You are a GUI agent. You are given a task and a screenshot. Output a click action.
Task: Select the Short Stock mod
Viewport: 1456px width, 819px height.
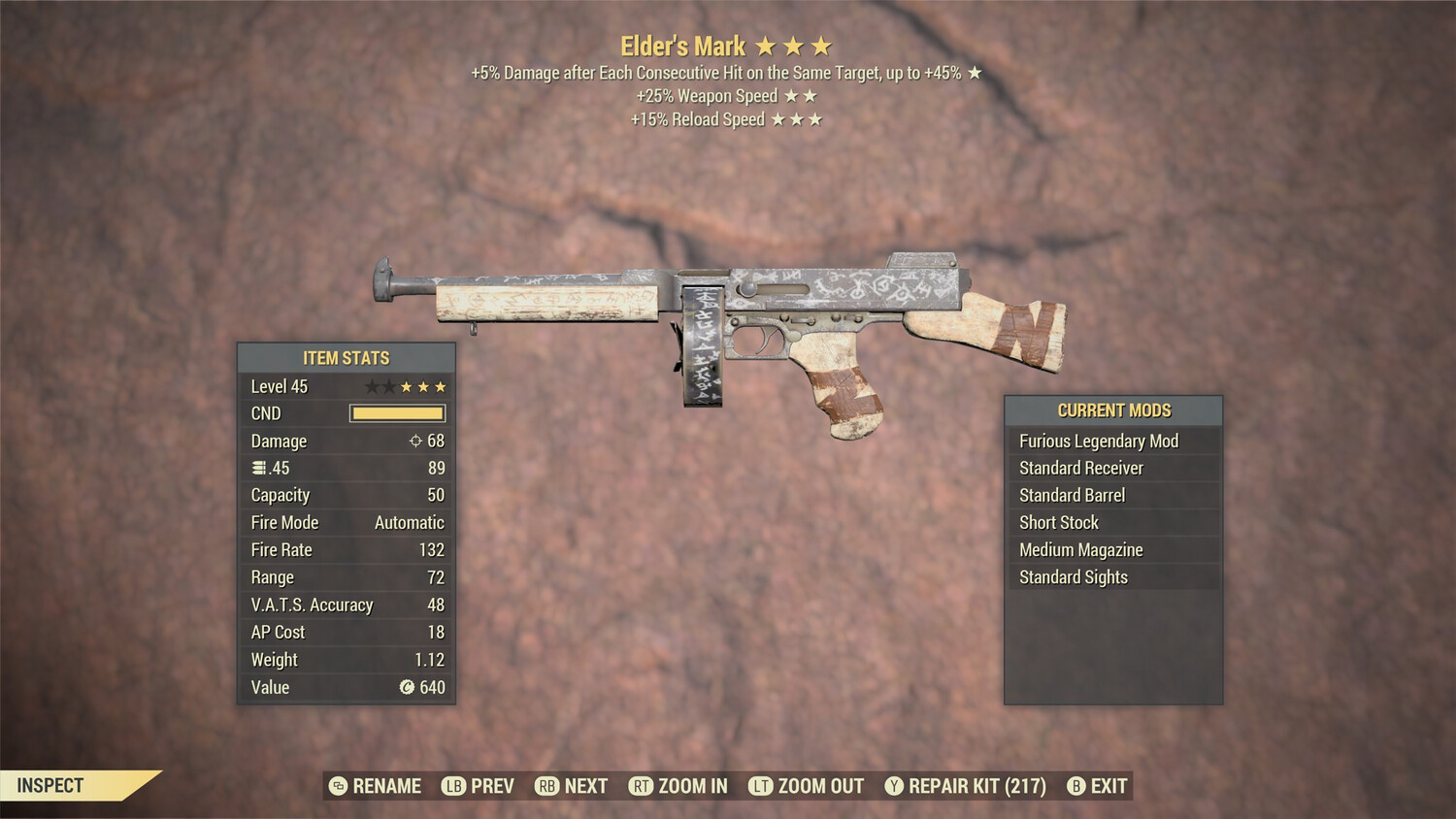tap(1059, 522)
